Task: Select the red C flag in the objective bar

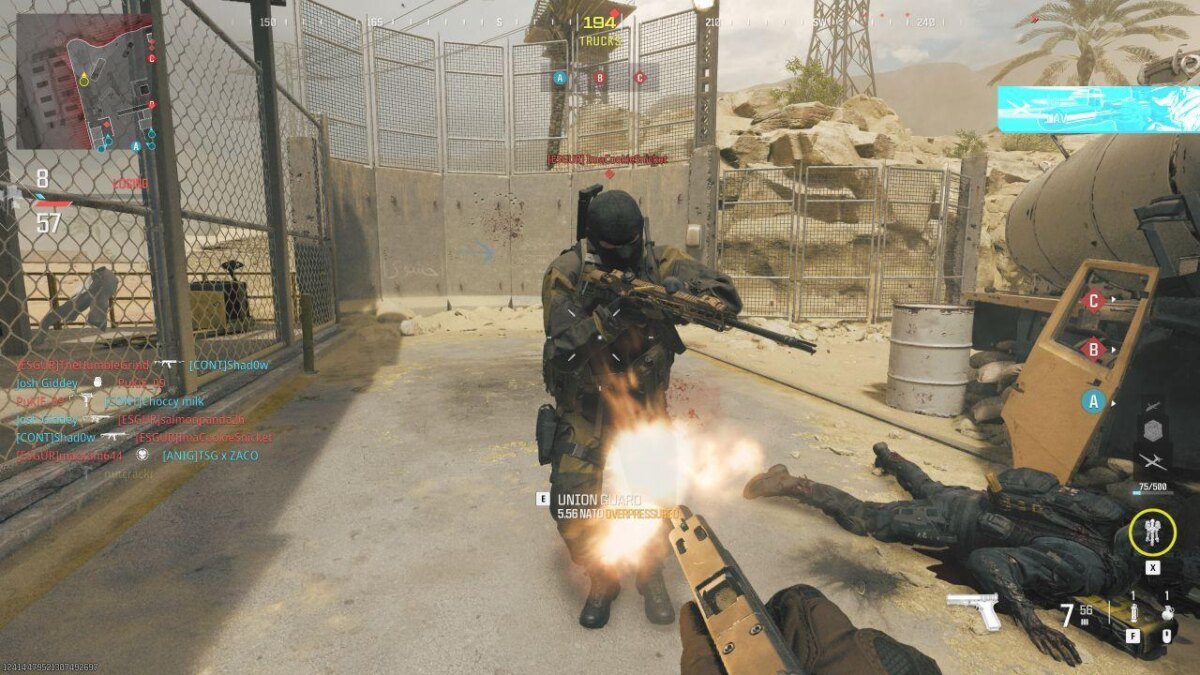Action: [640, 77]
